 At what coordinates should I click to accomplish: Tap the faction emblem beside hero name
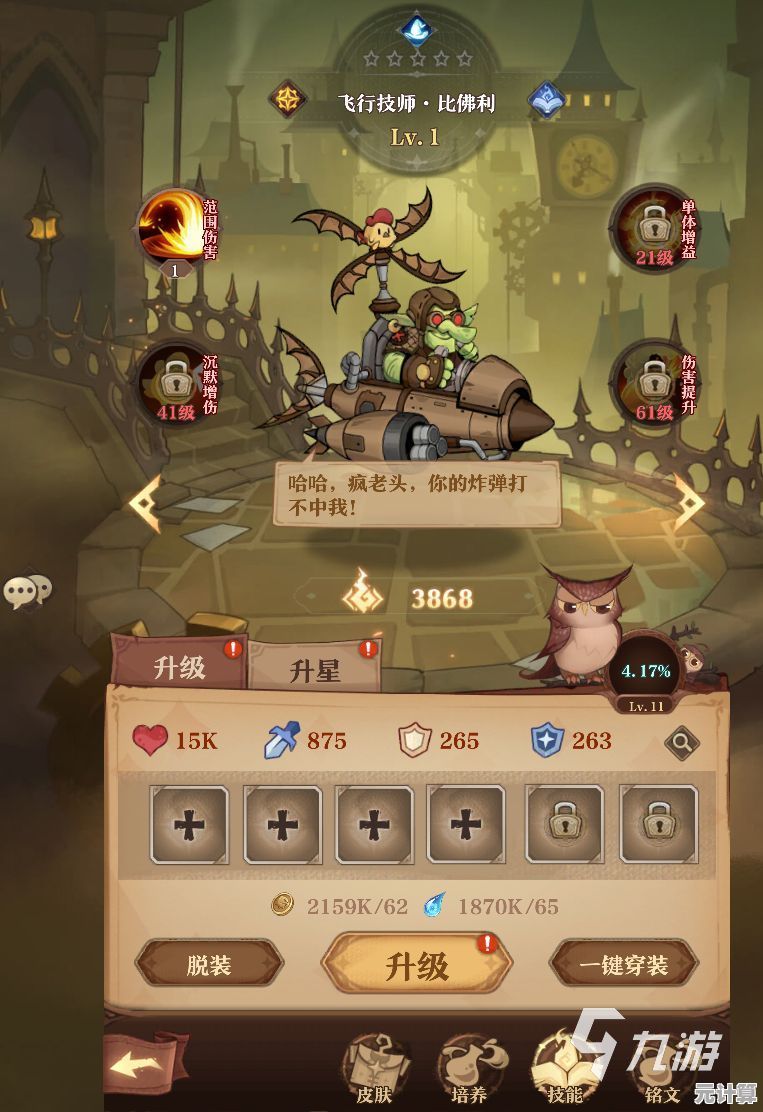click(287, 100)
